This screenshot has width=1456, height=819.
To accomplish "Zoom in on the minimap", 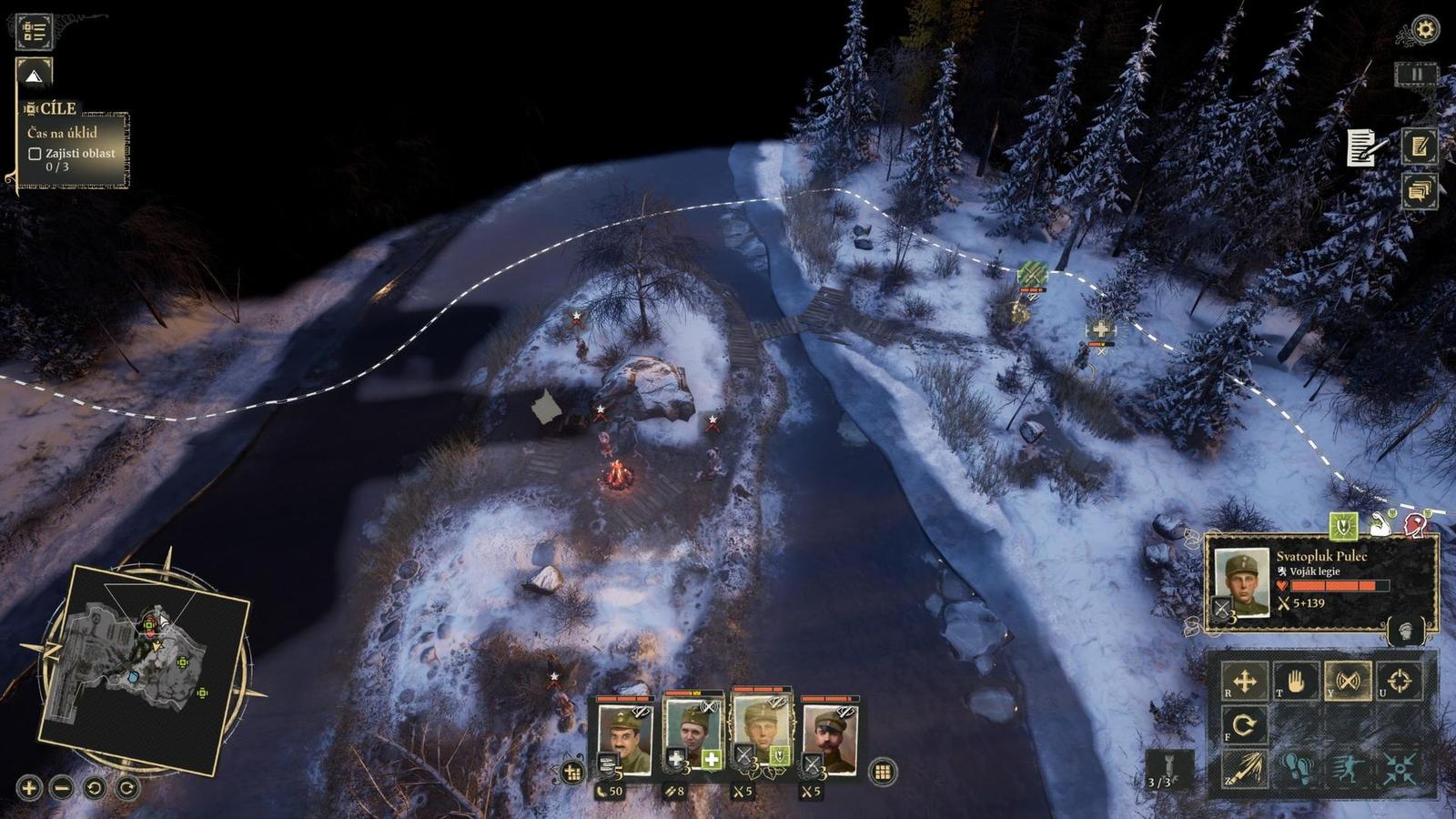I will 29,787.
